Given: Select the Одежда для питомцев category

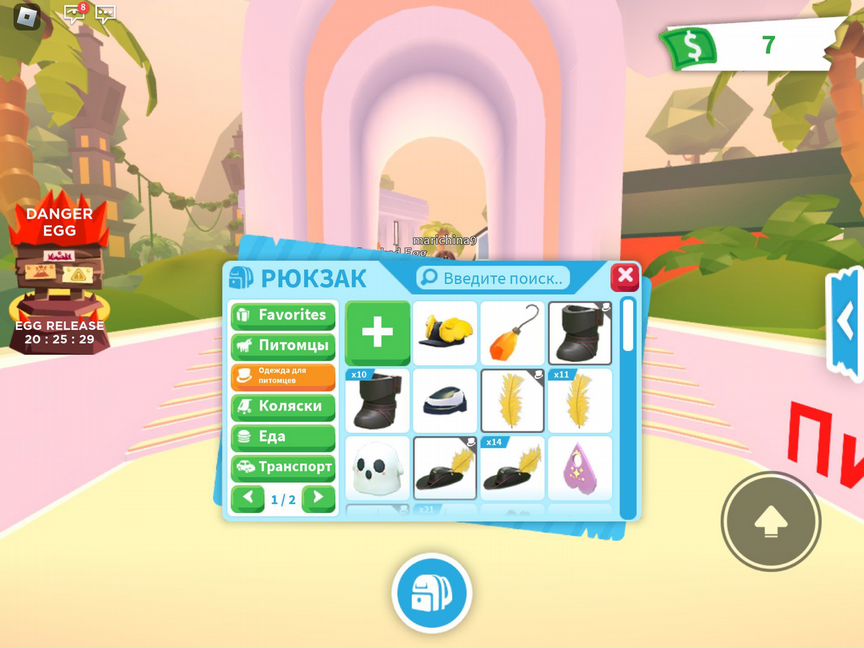Looking at the screenshot, I should tap(283, 376).
